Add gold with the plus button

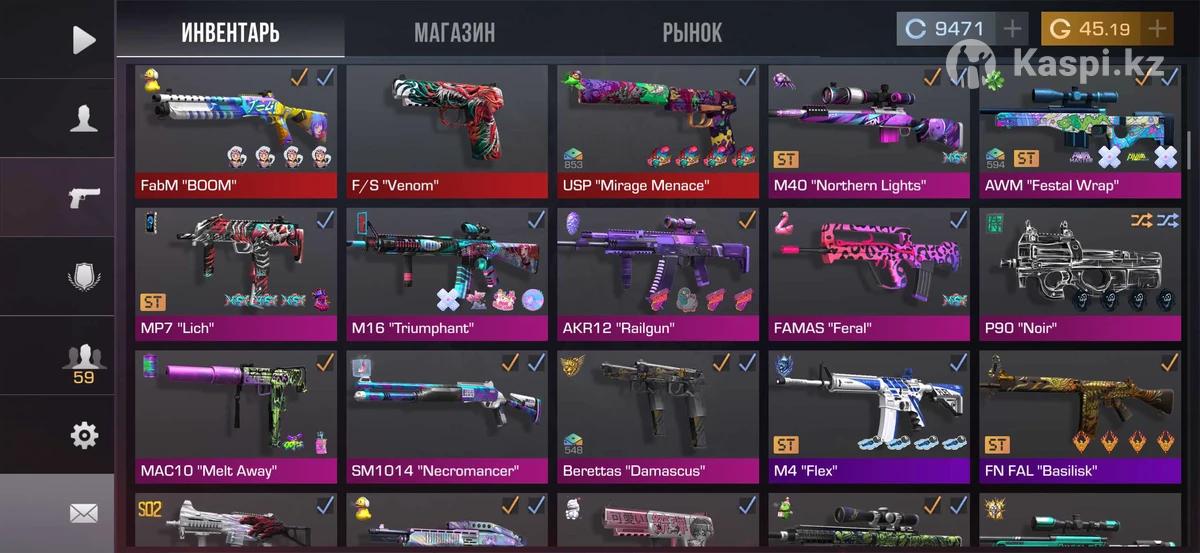(x=1157, y=29)
